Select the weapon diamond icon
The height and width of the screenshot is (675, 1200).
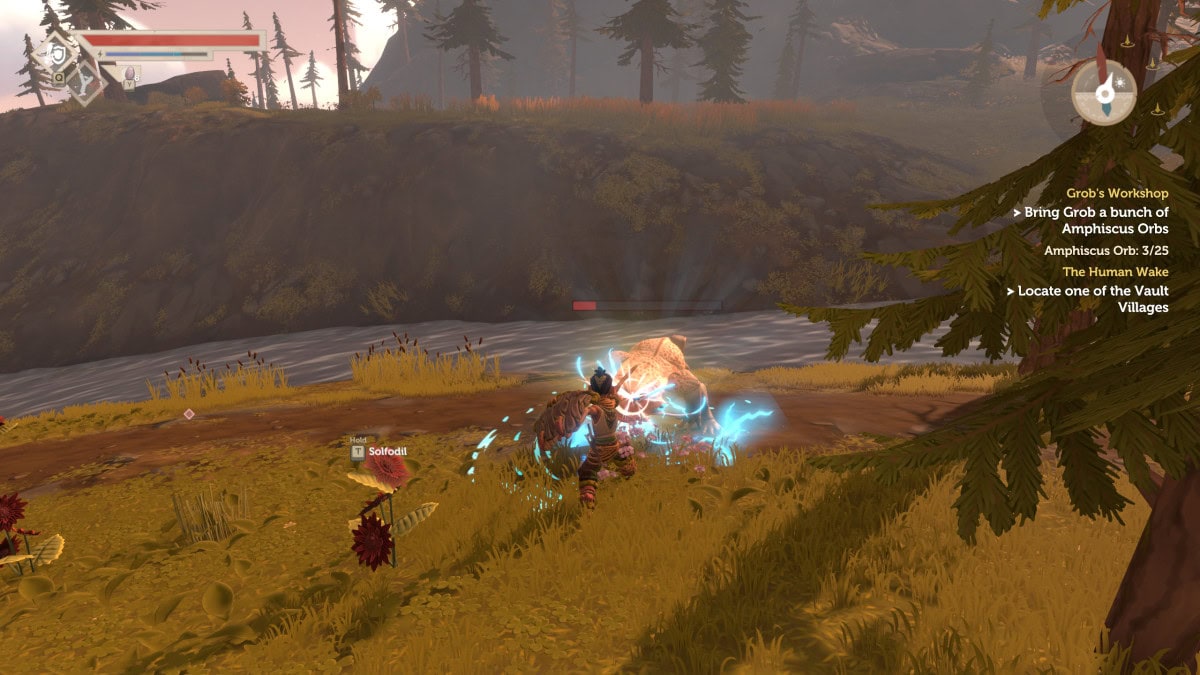pyautogui.click(x=87, y=82)
